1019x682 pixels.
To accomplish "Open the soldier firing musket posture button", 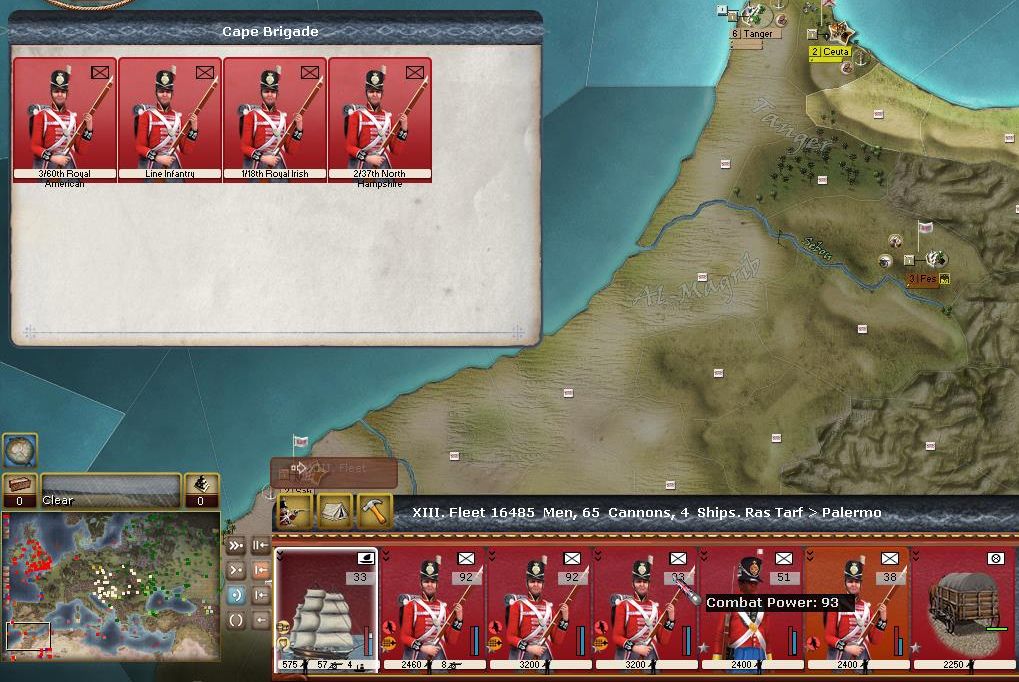I will tap(294, 511).
